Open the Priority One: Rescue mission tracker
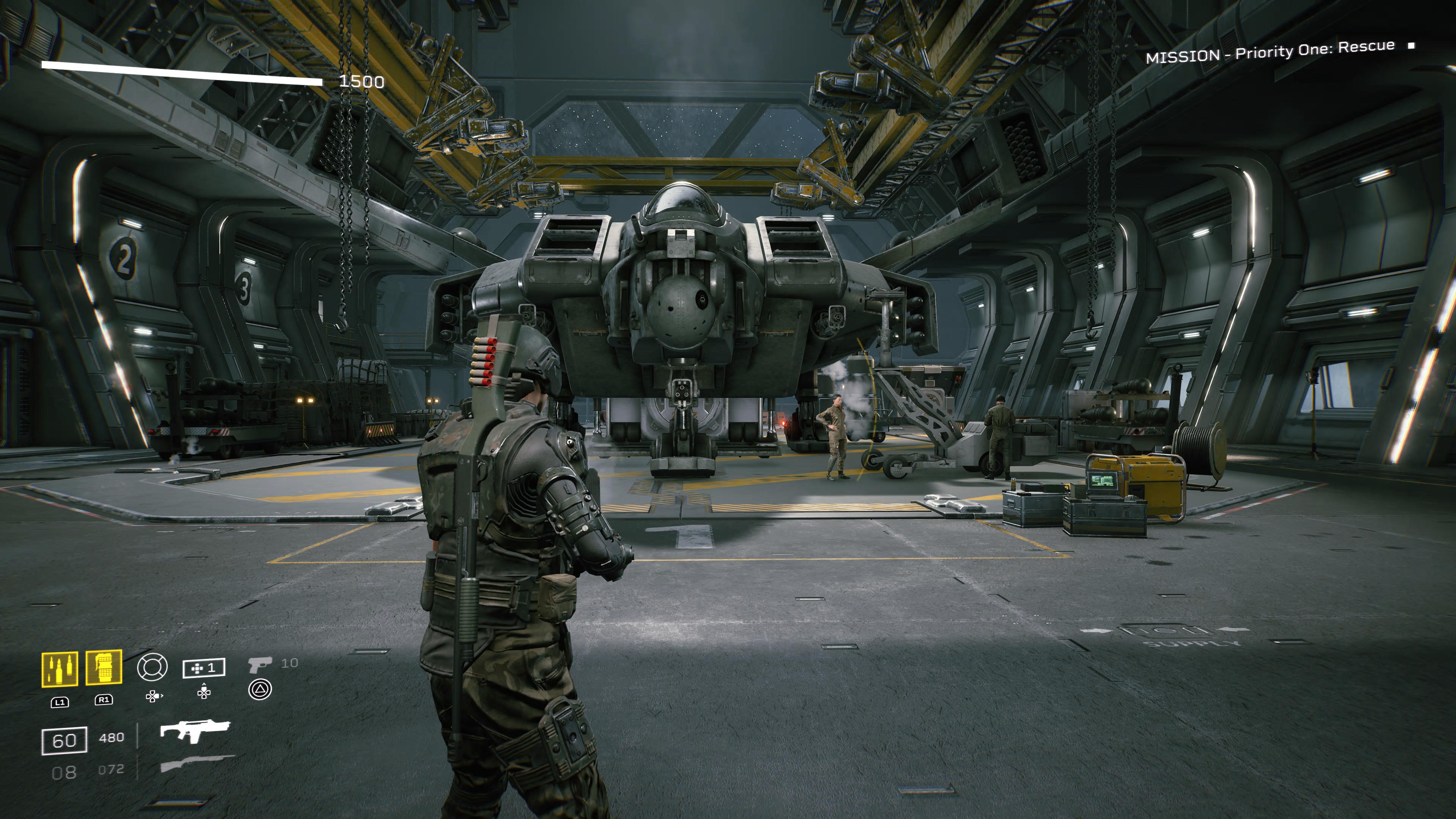1456x819 pixels. [1269, 52]
